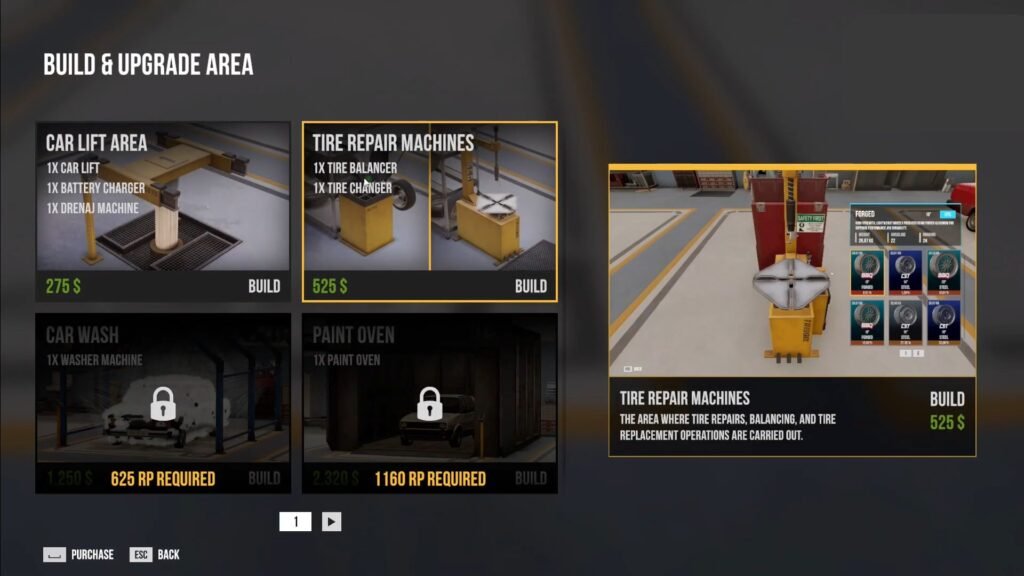Go to the next page arrow
1024x576 pixels.
pyautogui.click(x=332, y=521)
